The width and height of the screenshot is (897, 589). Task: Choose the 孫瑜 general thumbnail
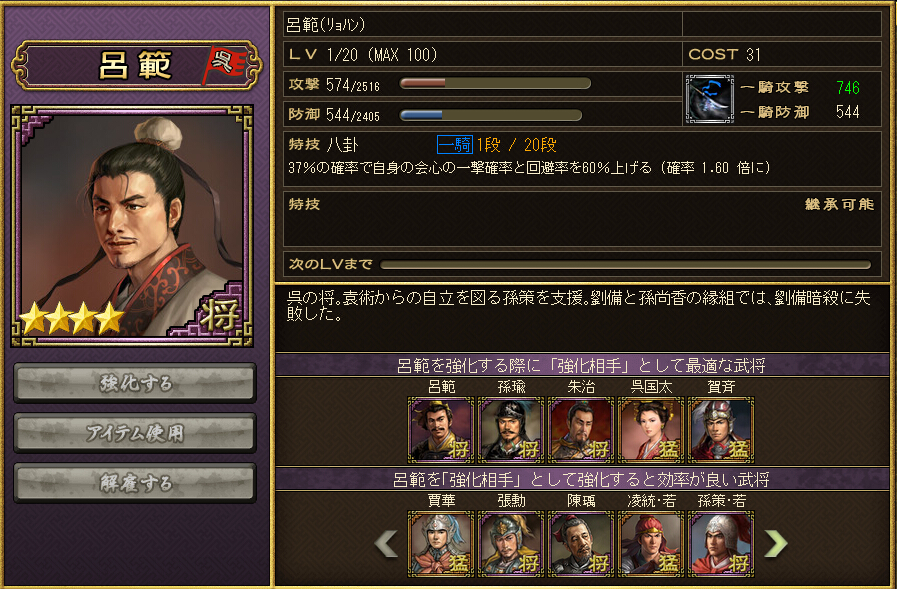click(x=511, y=430)
